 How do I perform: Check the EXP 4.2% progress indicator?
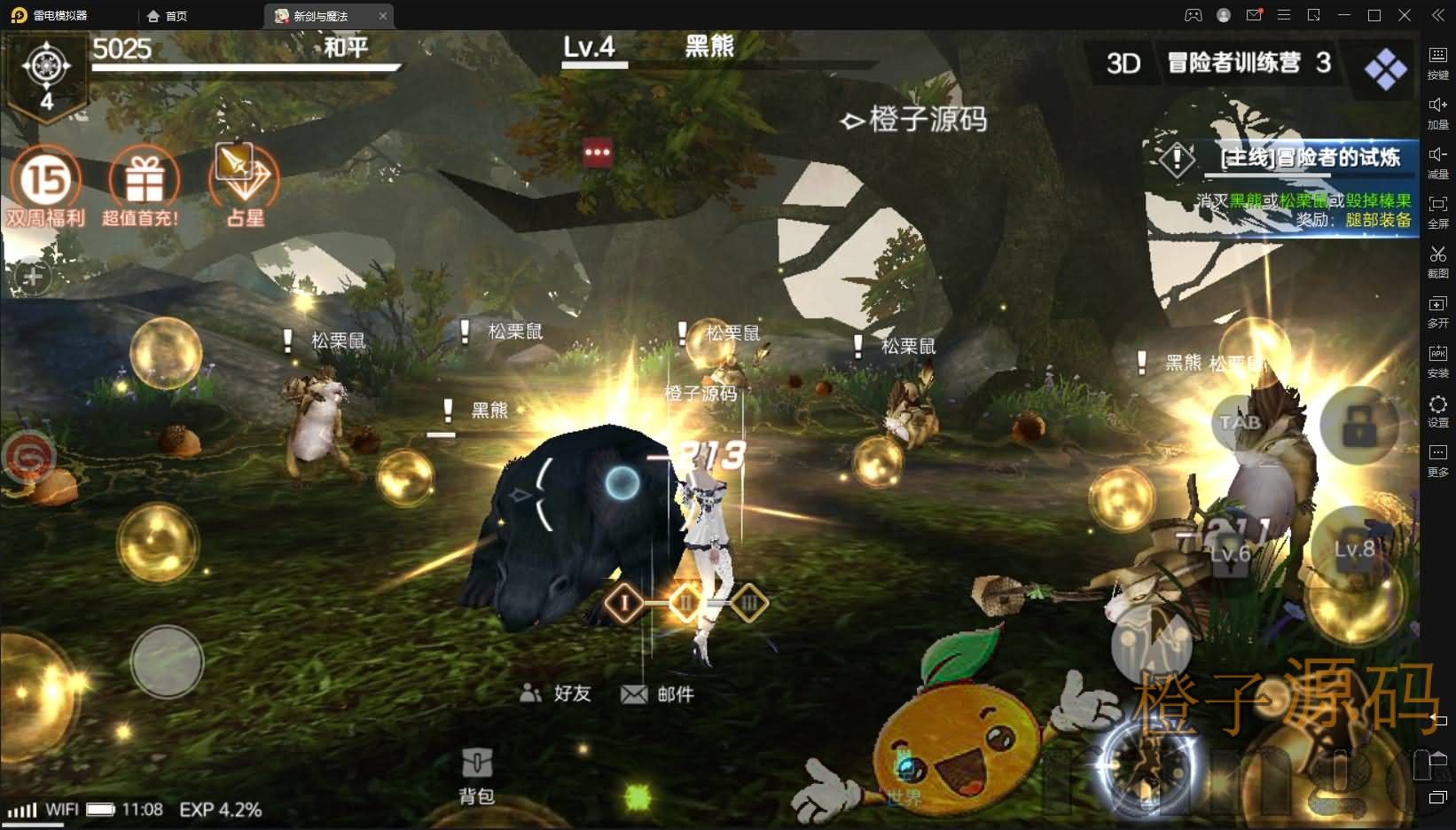pos(220,810)
